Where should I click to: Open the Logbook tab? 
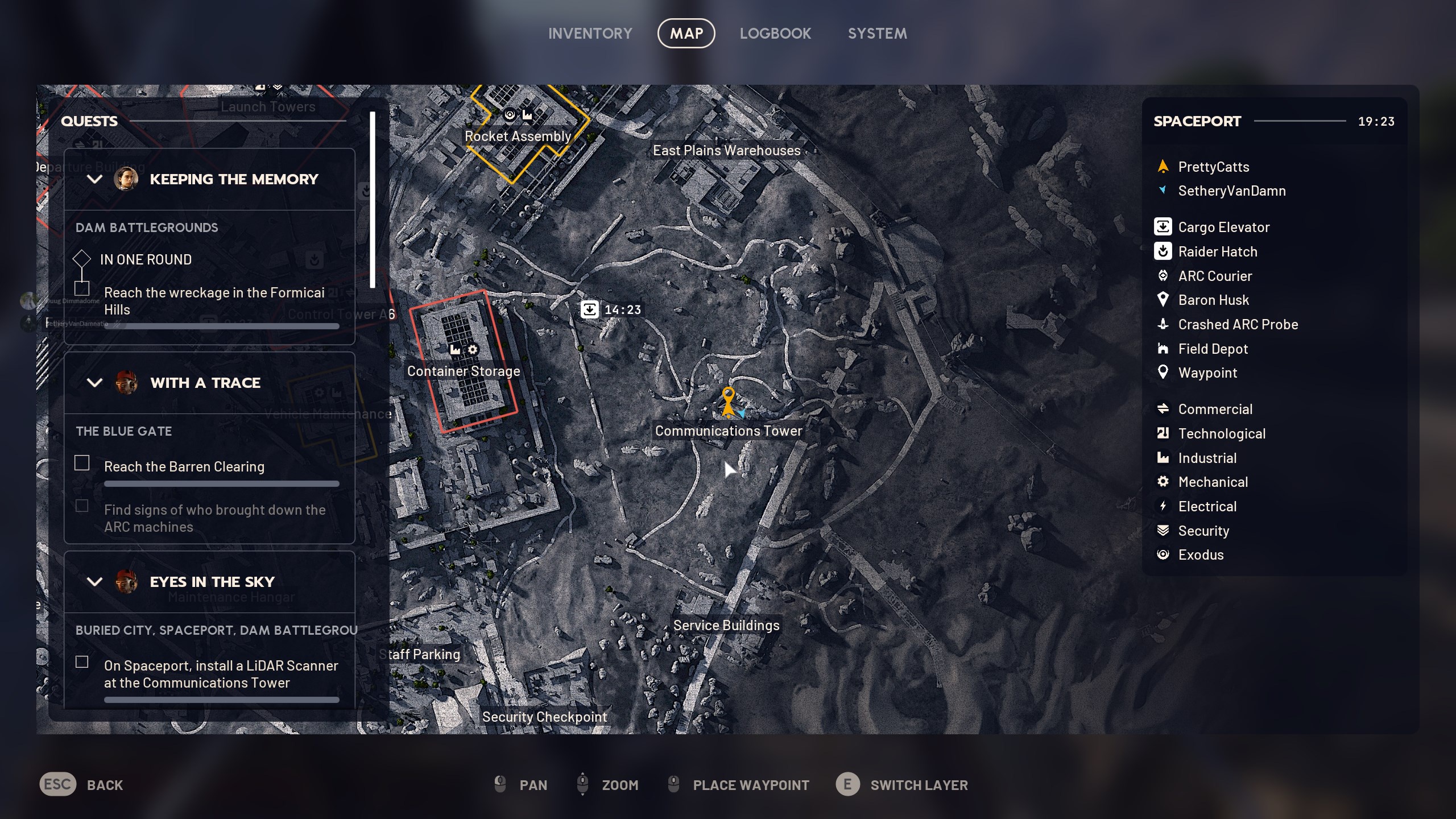(x=775, y=34)
